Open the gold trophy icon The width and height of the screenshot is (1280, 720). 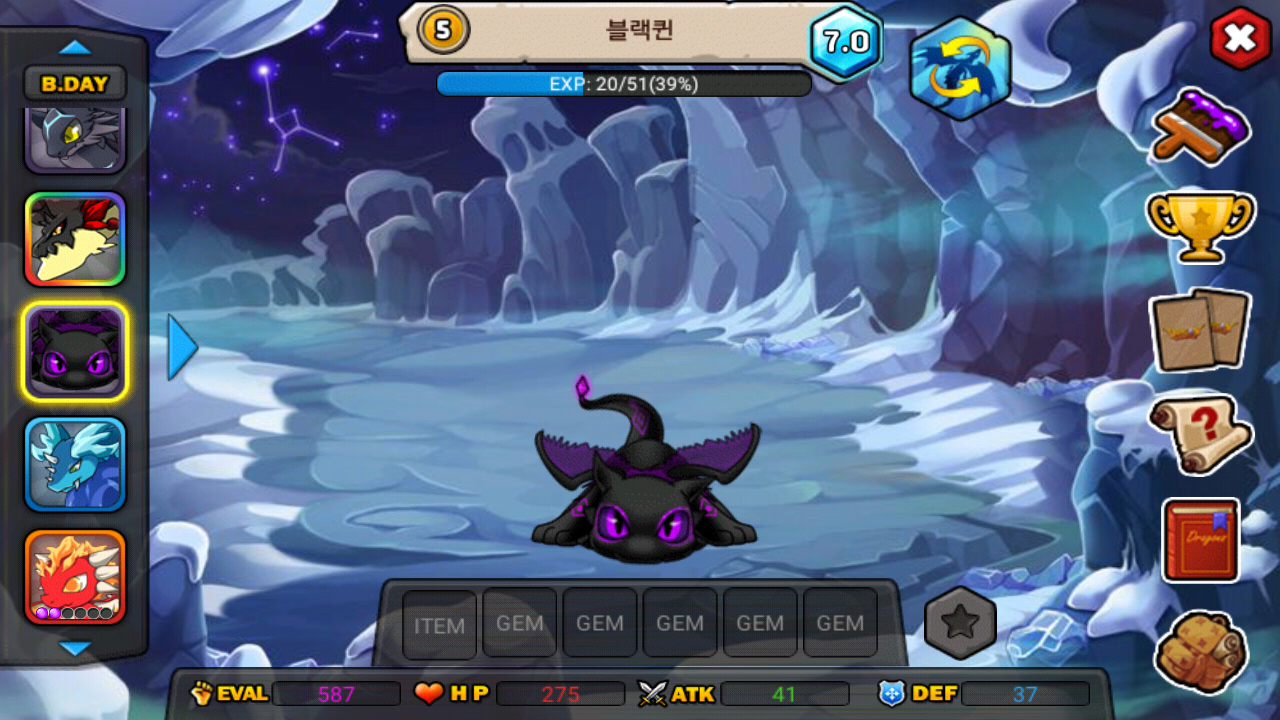tap(1199, 225)
